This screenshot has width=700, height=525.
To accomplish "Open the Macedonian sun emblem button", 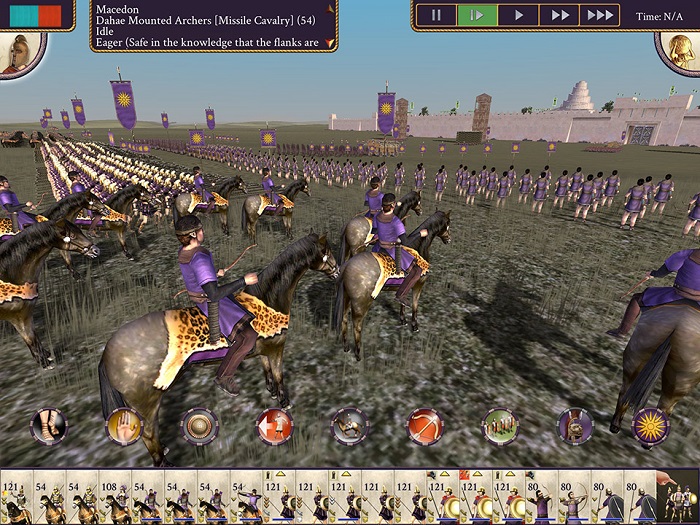I will pos(650,426).
